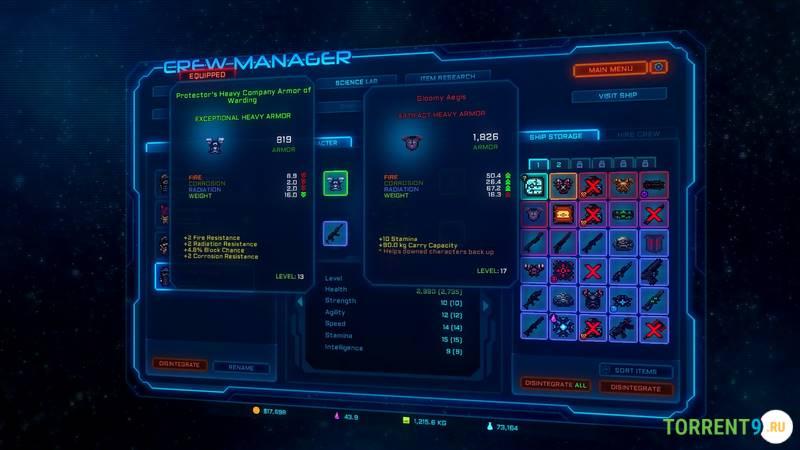The height and width of the screenshot is (450, 800).
Task: Rename the selected crew member
Action: 241,367
